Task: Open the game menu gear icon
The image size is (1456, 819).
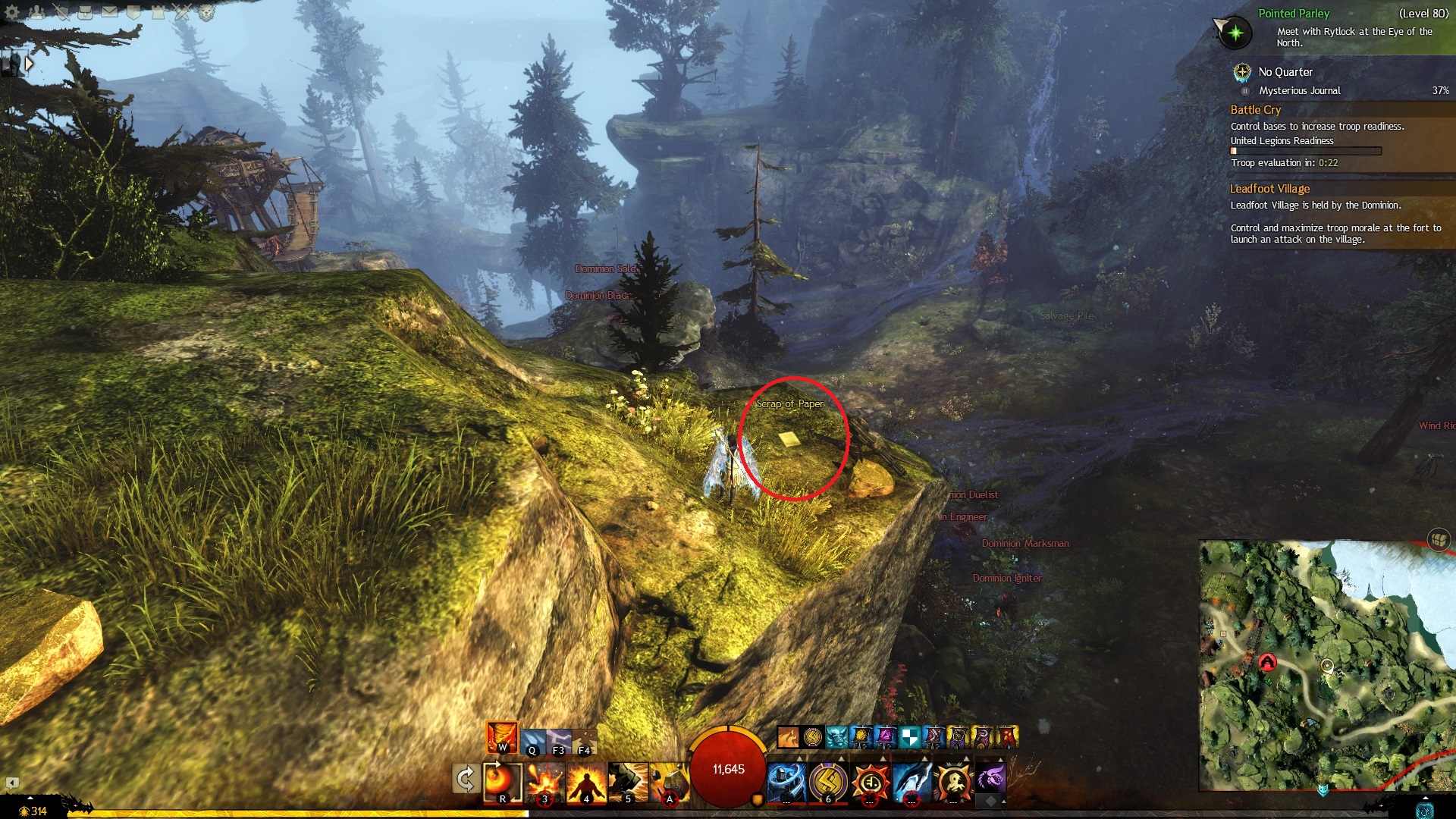Action: tap(12, 11)
